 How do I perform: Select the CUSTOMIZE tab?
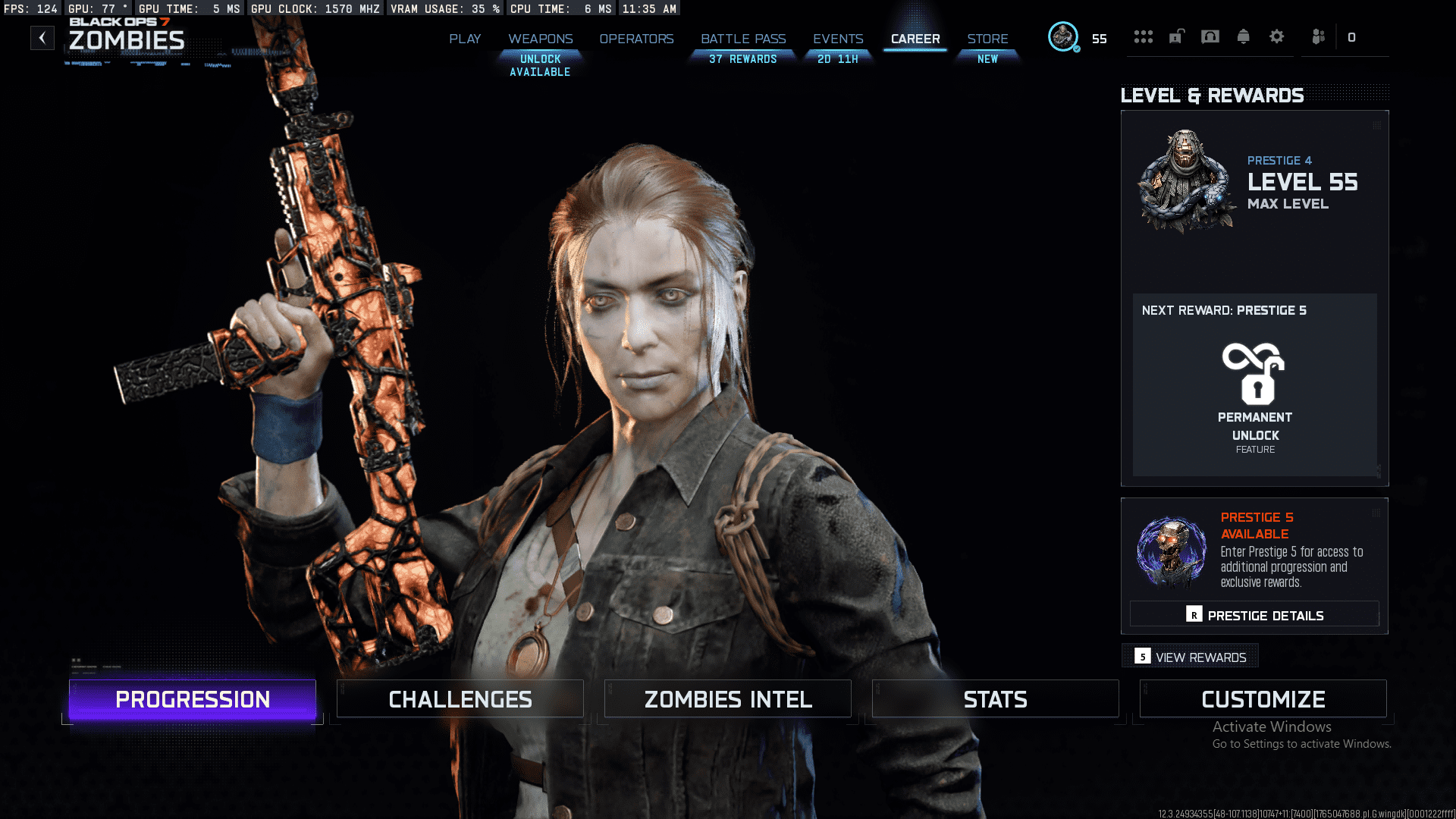coord(1263,698)
